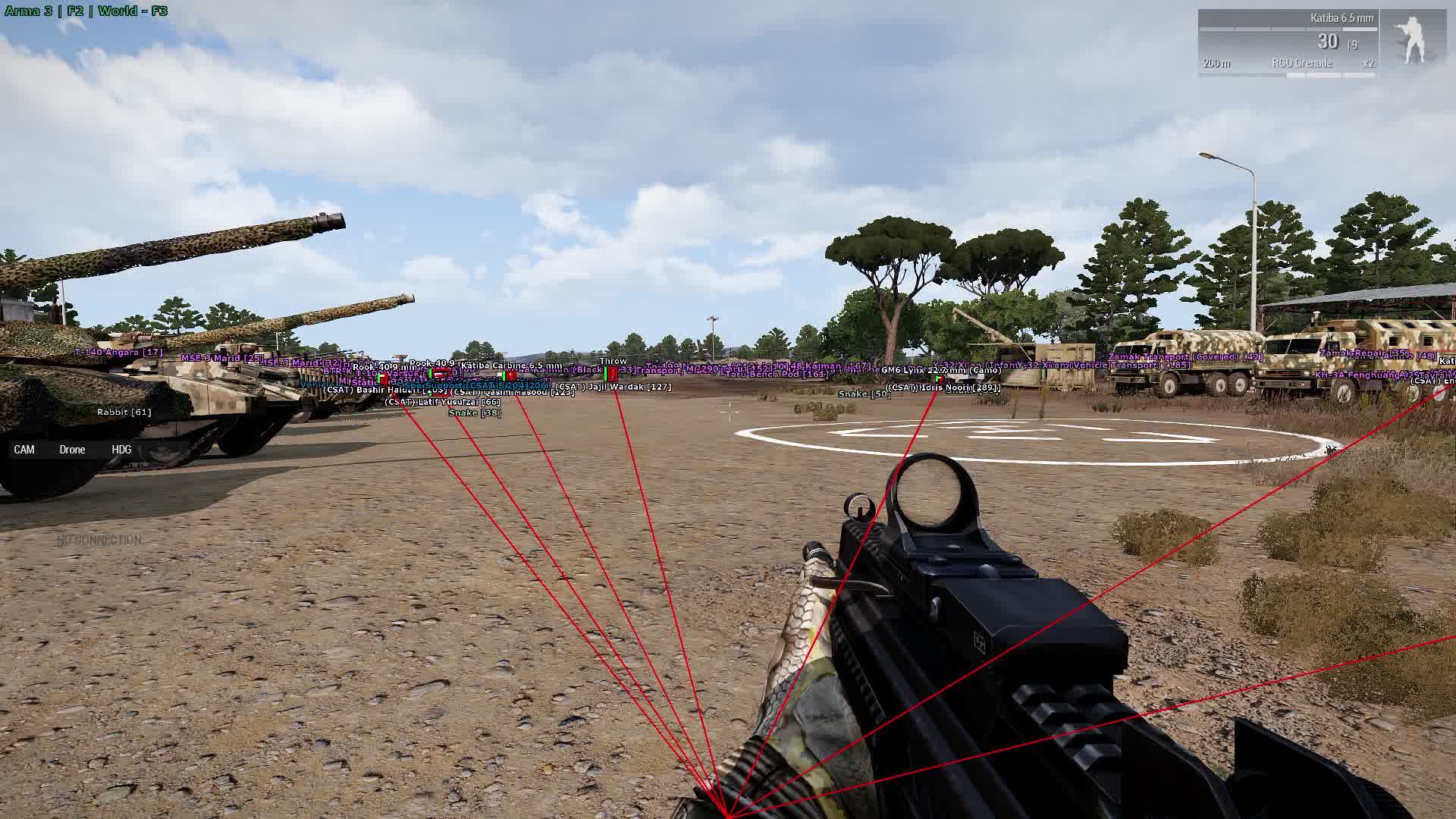Click the health indicator beside Latif Yusufzai
This screenshot has width=1456, height=819.
(x=430, y=395)
